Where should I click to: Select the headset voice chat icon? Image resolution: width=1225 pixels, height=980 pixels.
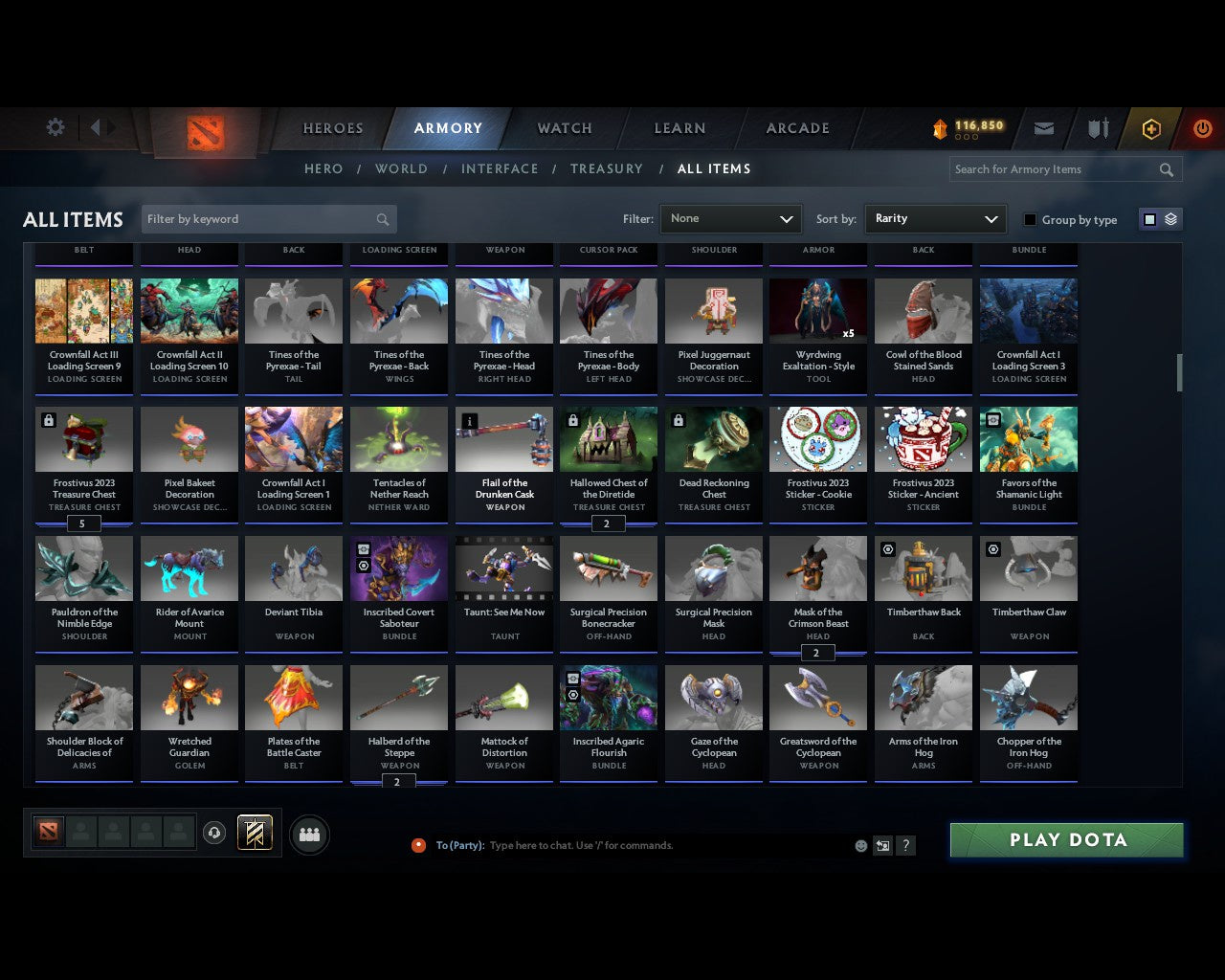pos(215,833)
